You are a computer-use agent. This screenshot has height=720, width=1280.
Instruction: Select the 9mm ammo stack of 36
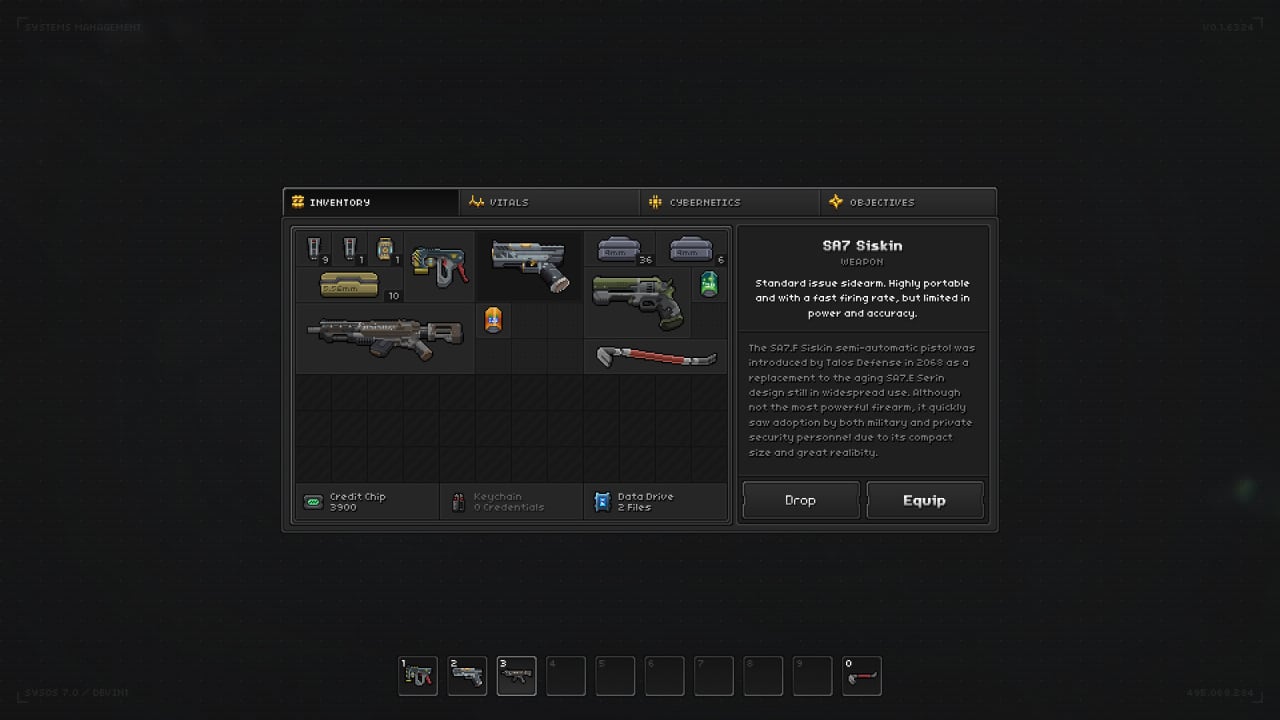click(x=620, y=250)
